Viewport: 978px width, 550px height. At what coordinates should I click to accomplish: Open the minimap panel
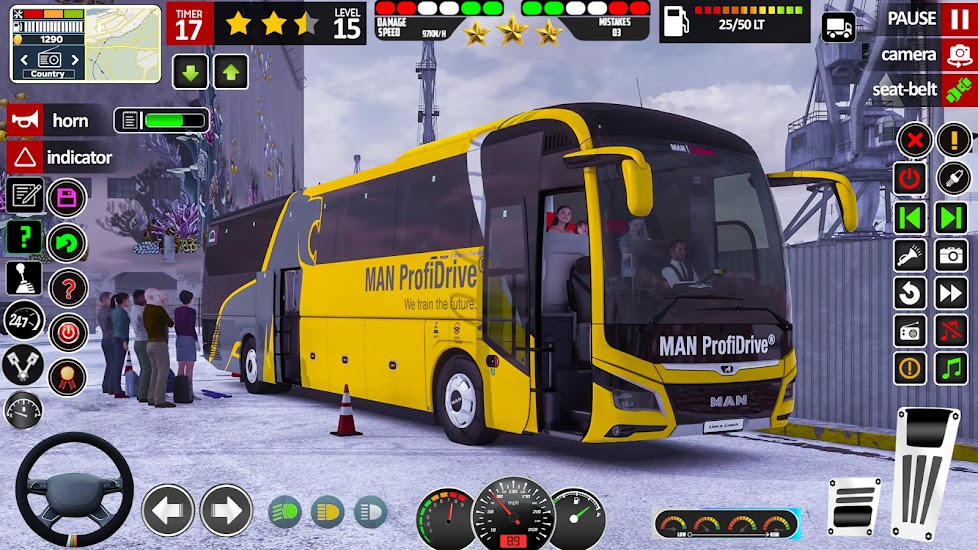[123, 43]
